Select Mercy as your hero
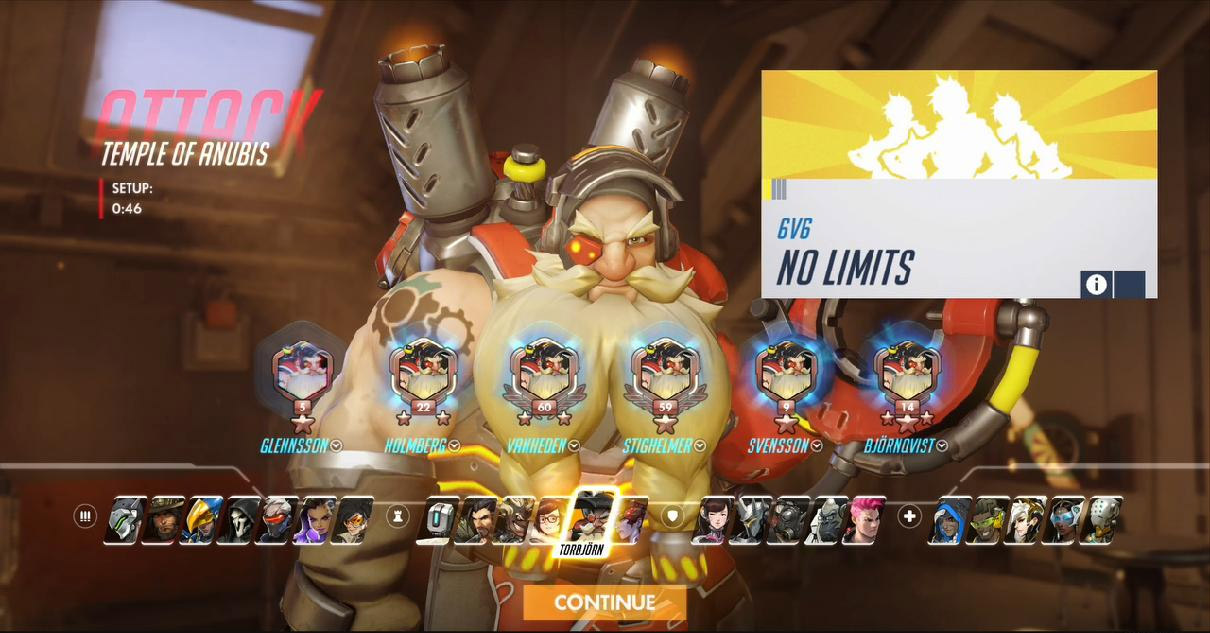 click(x=1026, y=519)
